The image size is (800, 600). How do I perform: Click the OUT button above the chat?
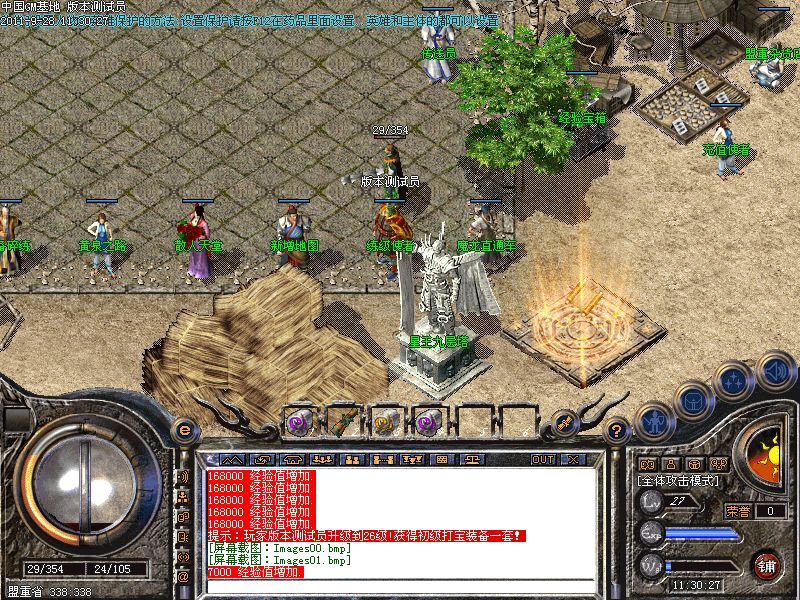pos(543,459)
